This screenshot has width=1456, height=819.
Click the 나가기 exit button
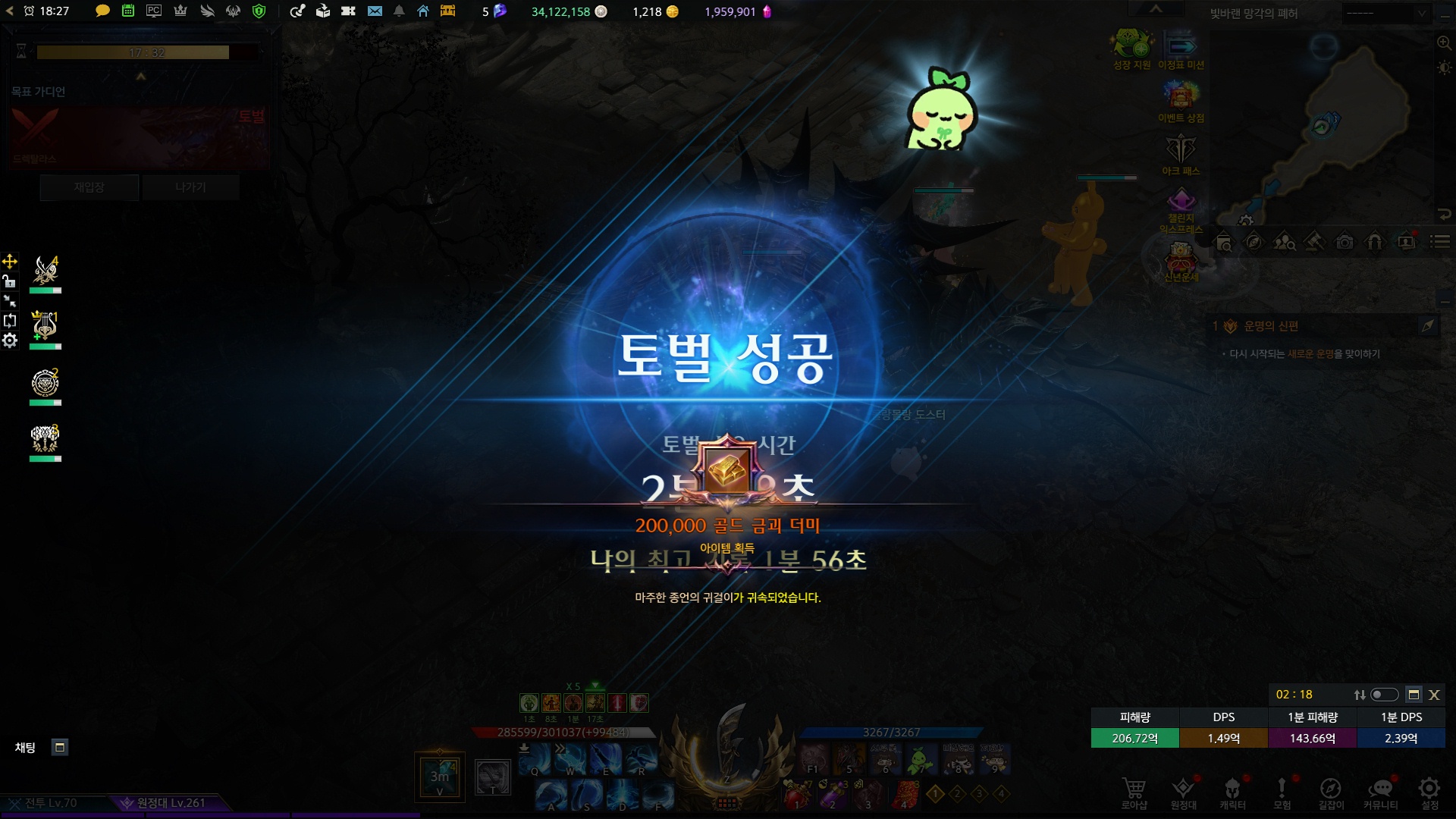coord(190,187)
